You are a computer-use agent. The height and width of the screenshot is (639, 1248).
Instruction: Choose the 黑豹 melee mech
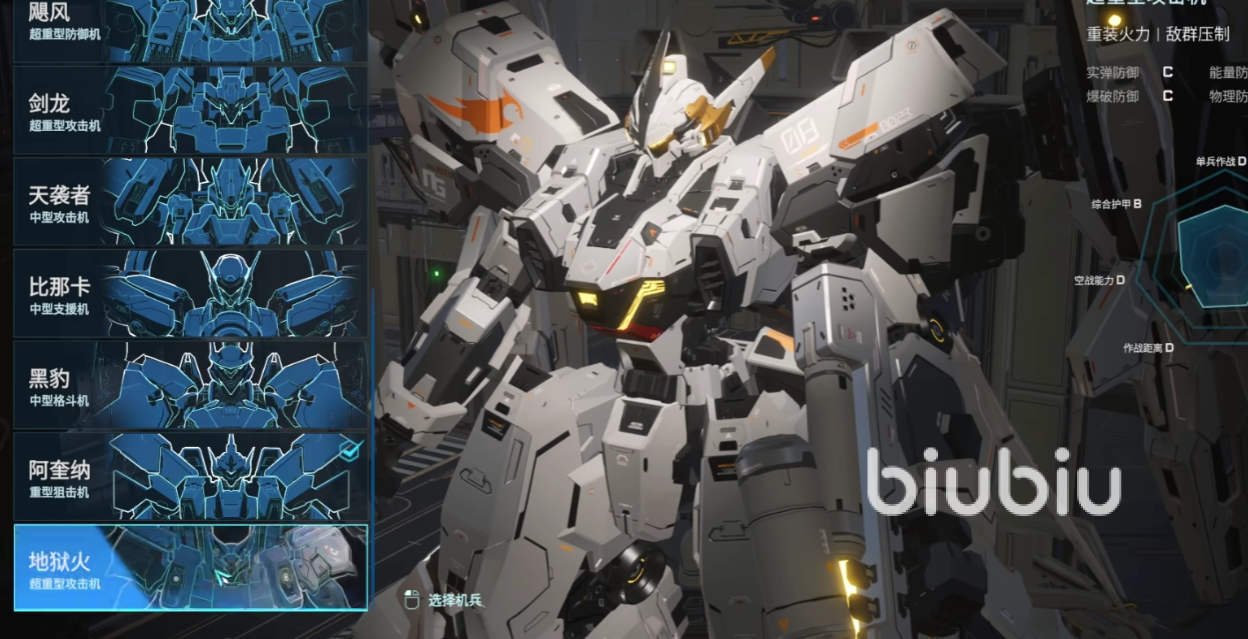click(x=190, y=385)
